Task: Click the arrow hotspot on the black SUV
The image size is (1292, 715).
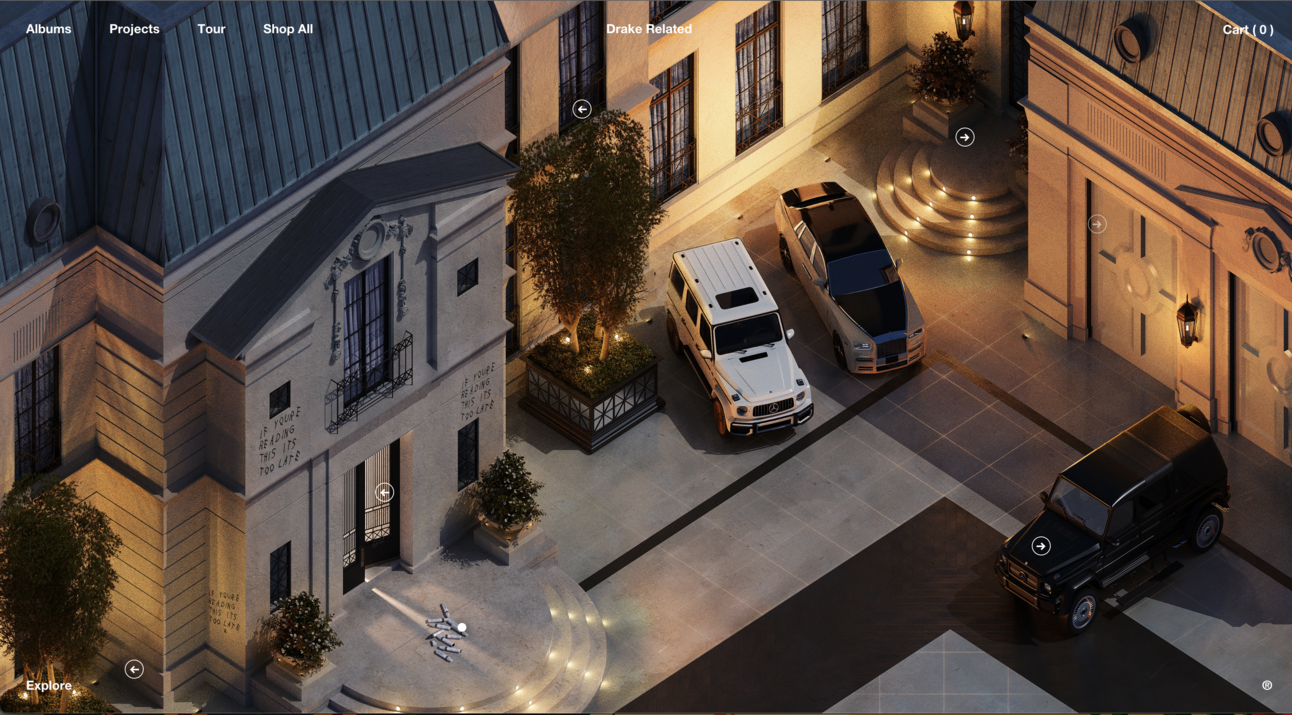Action: (x=1041, y=546)
